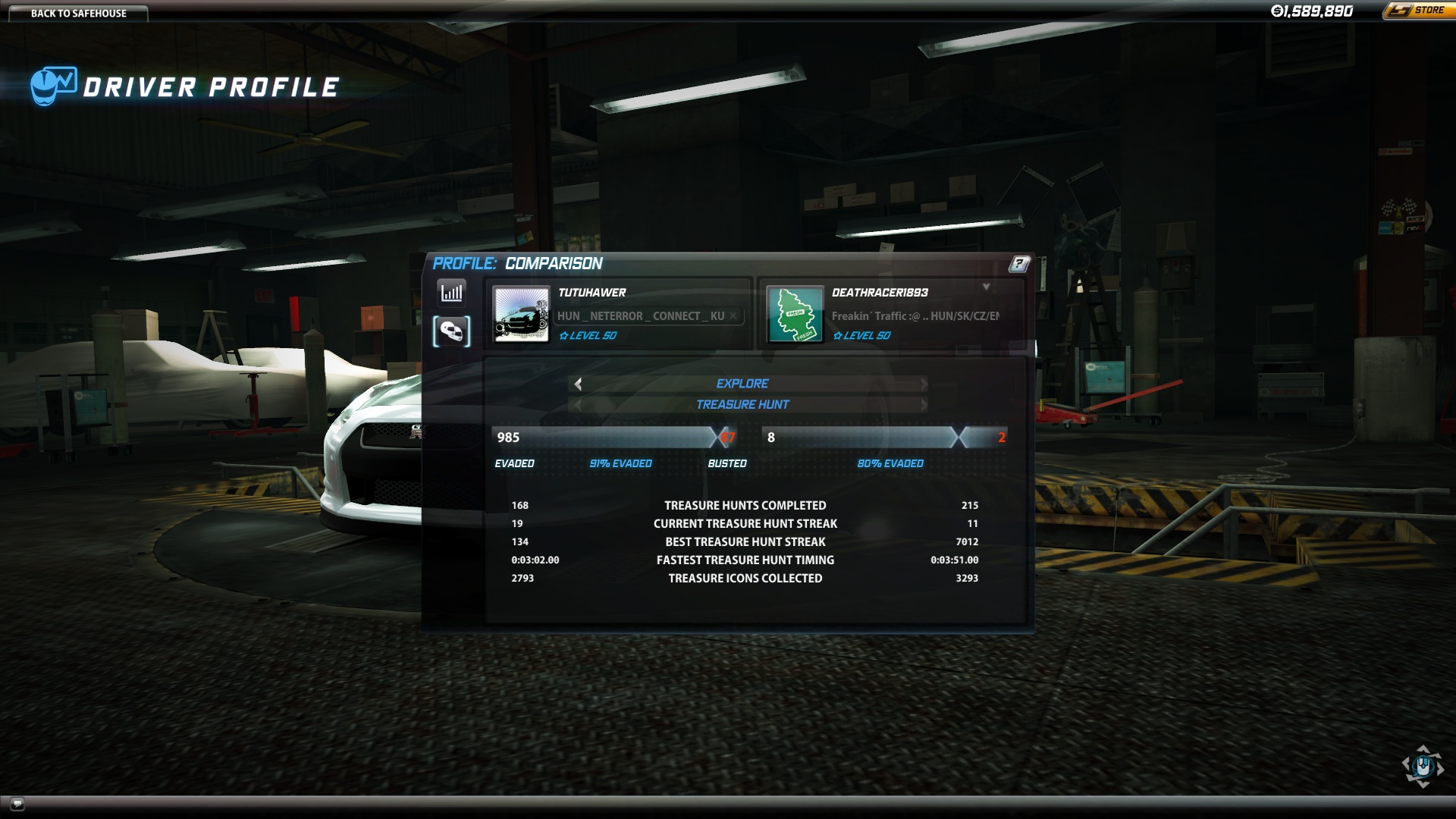Select DEATHRACER1893's green tree avatar
This screenshot has width=1456, height=819.
[x=795, y=314]
